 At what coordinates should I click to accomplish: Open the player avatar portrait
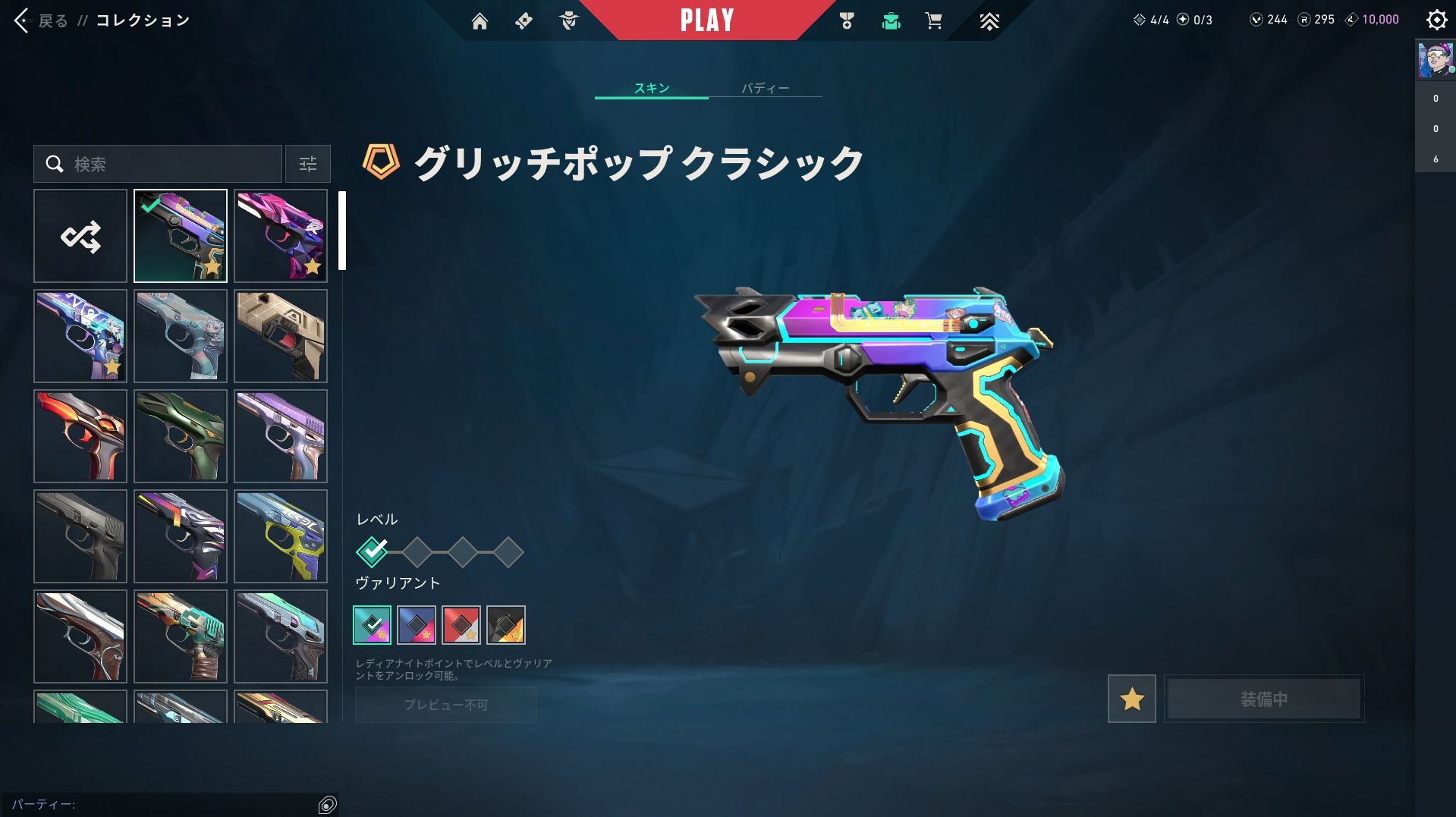tap(1435, 60)
